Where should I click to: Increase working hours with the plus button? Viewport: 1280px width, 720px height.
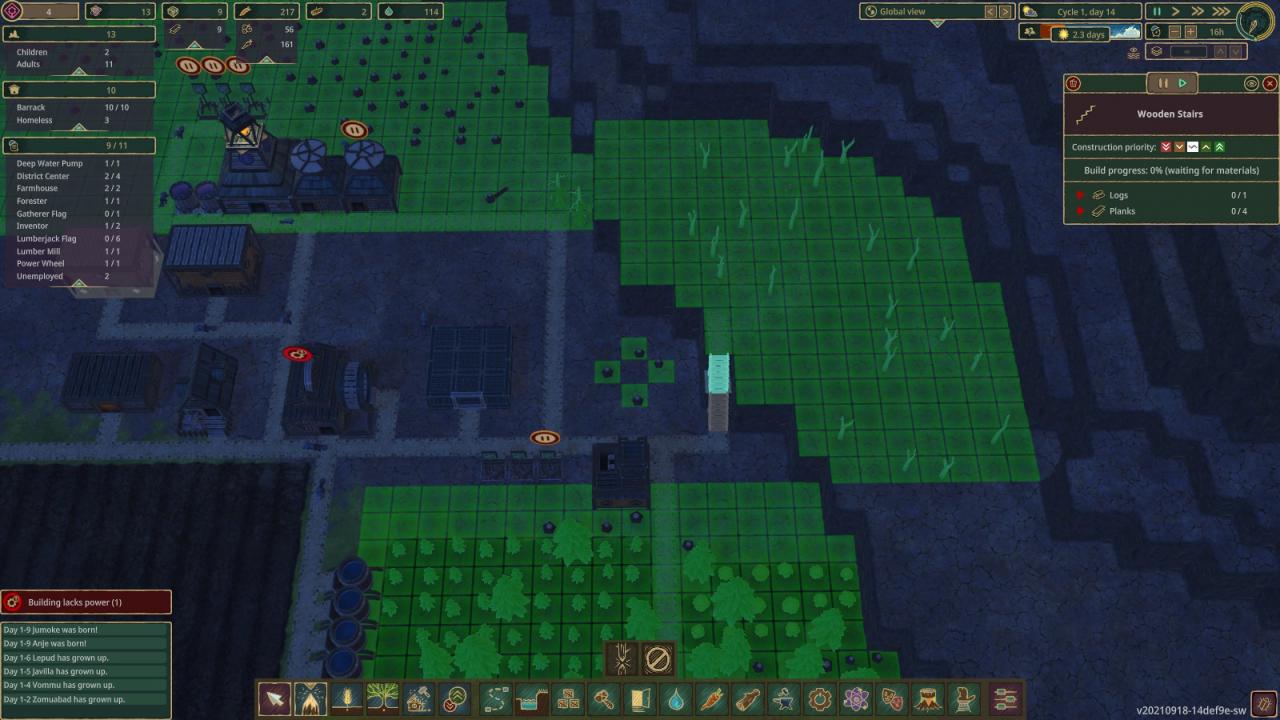click(1192, 32)
